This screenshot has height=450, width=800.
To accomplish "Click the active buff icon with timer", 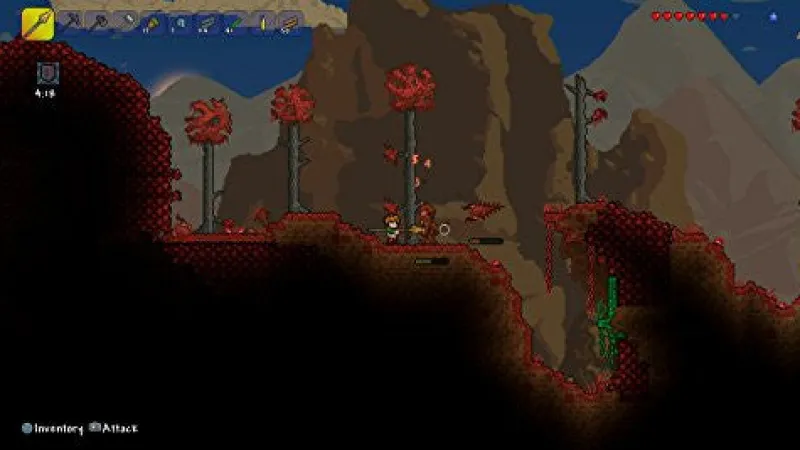I will coord(47,72).
